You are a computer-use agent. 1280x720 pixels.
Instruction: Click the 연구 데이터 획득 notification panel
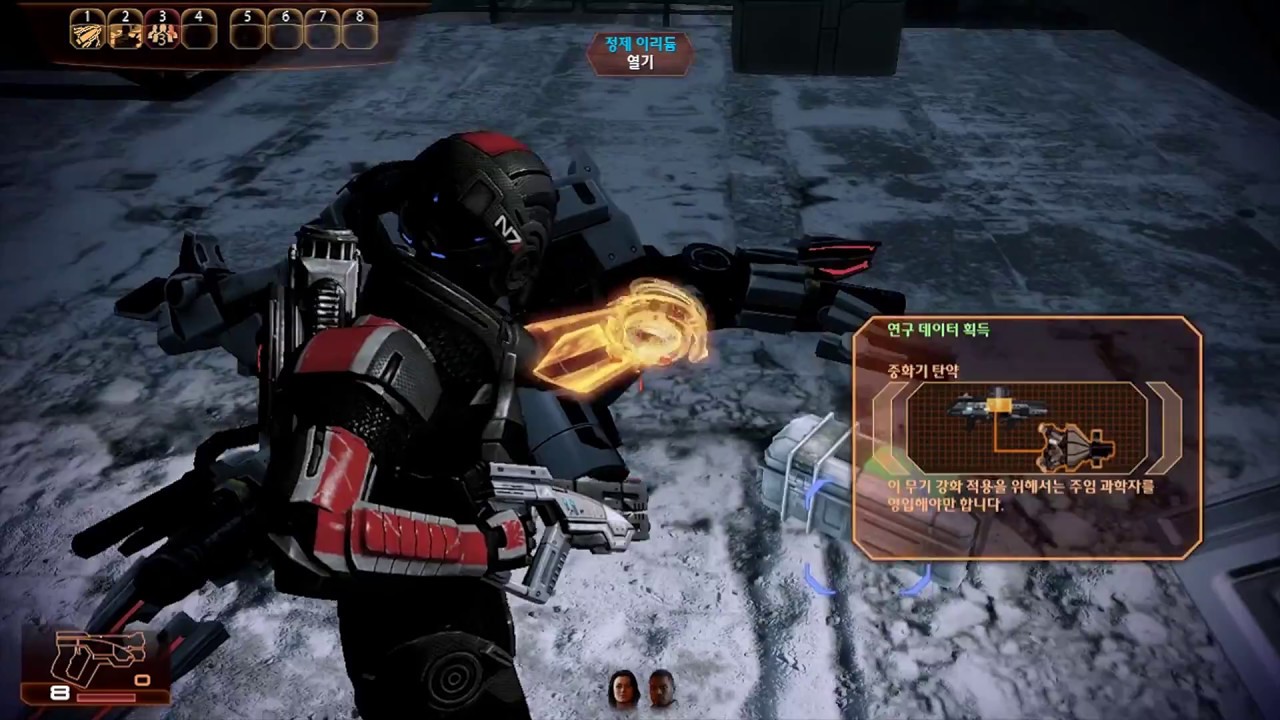[1027, 437]
